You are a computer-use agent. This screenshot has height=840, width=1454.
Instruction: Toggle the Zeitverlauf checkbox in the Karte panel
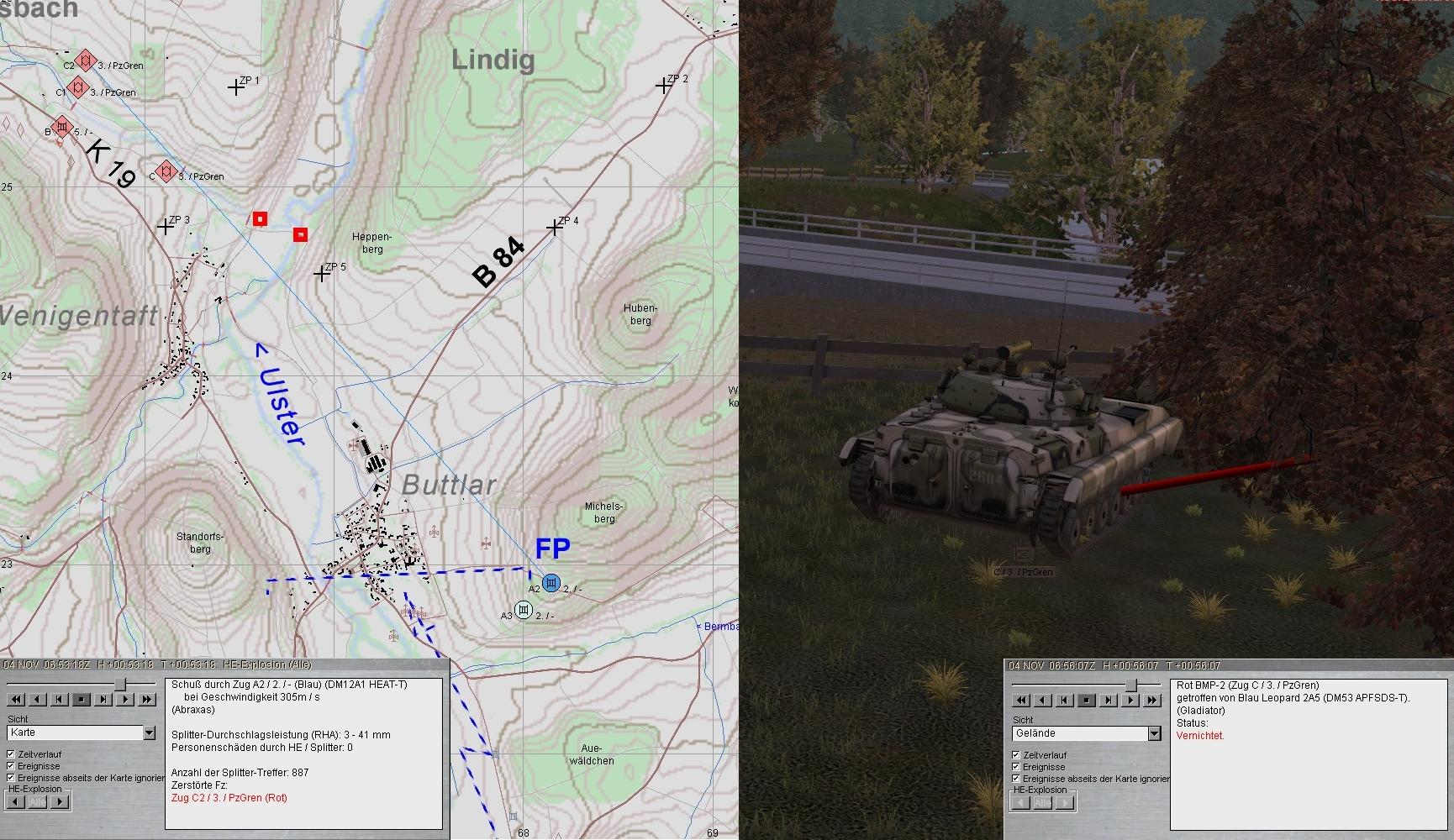[11, 754]
